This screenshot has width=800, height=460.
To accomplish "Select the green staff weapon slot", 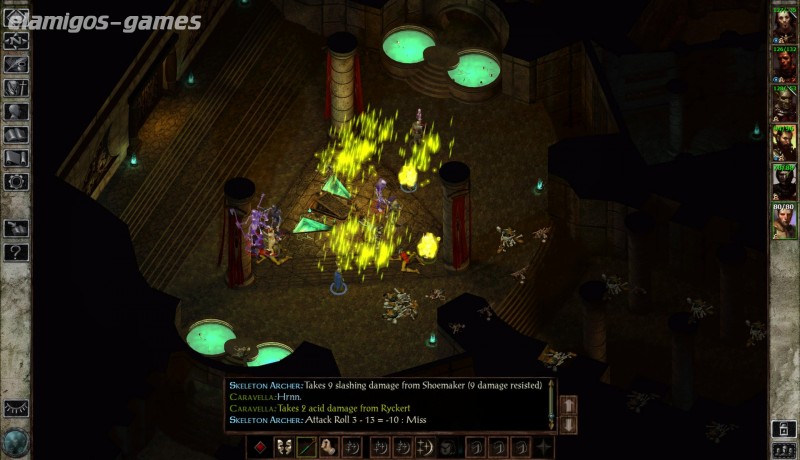I will (306, 446).
